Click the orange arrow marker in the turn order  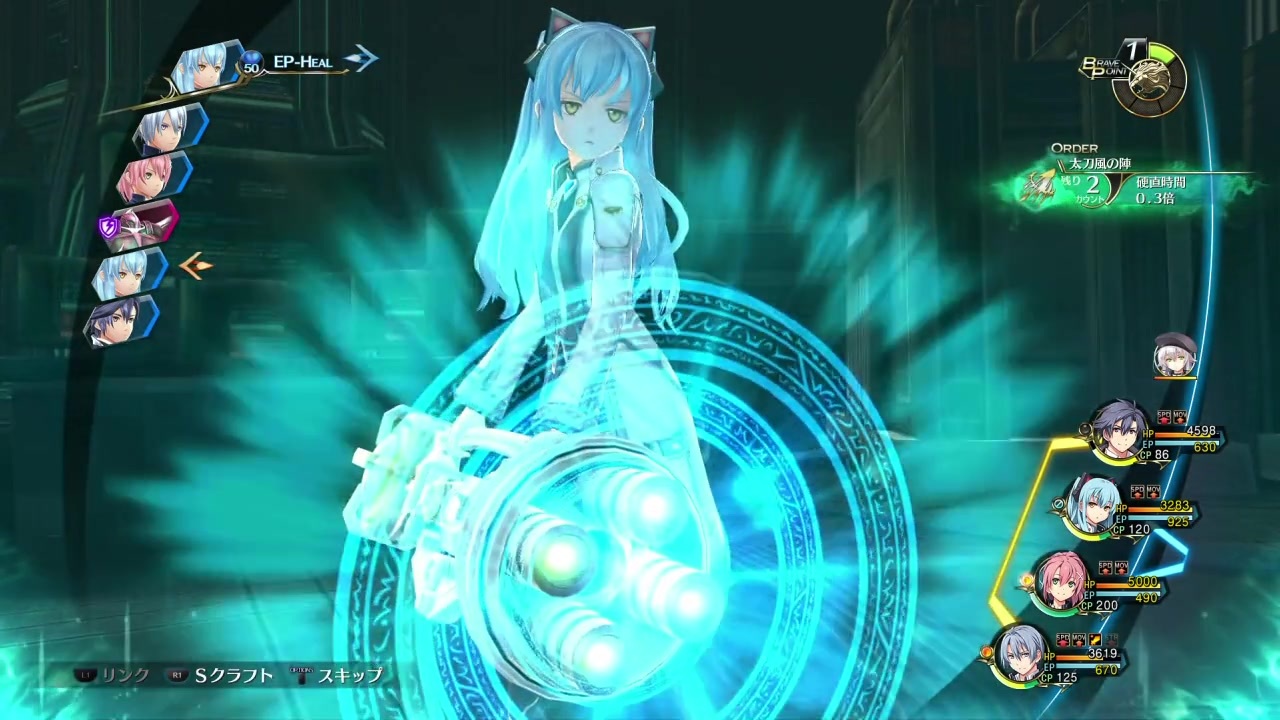pos(196,266)
